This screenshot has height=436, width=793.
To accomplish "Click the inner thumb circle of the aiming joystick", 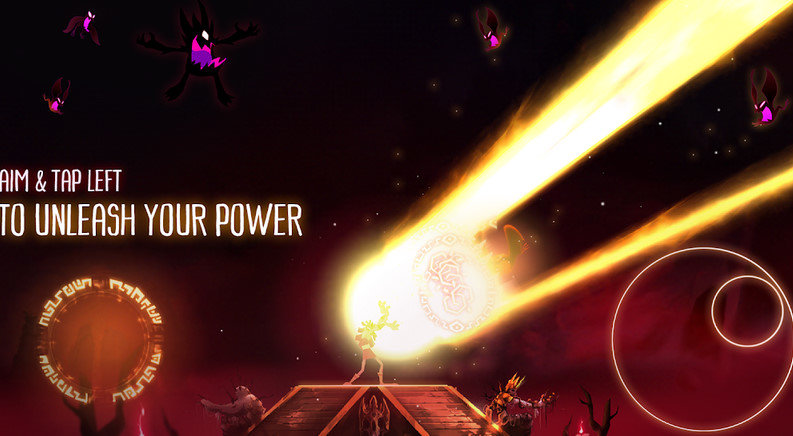I will [747, 311].
